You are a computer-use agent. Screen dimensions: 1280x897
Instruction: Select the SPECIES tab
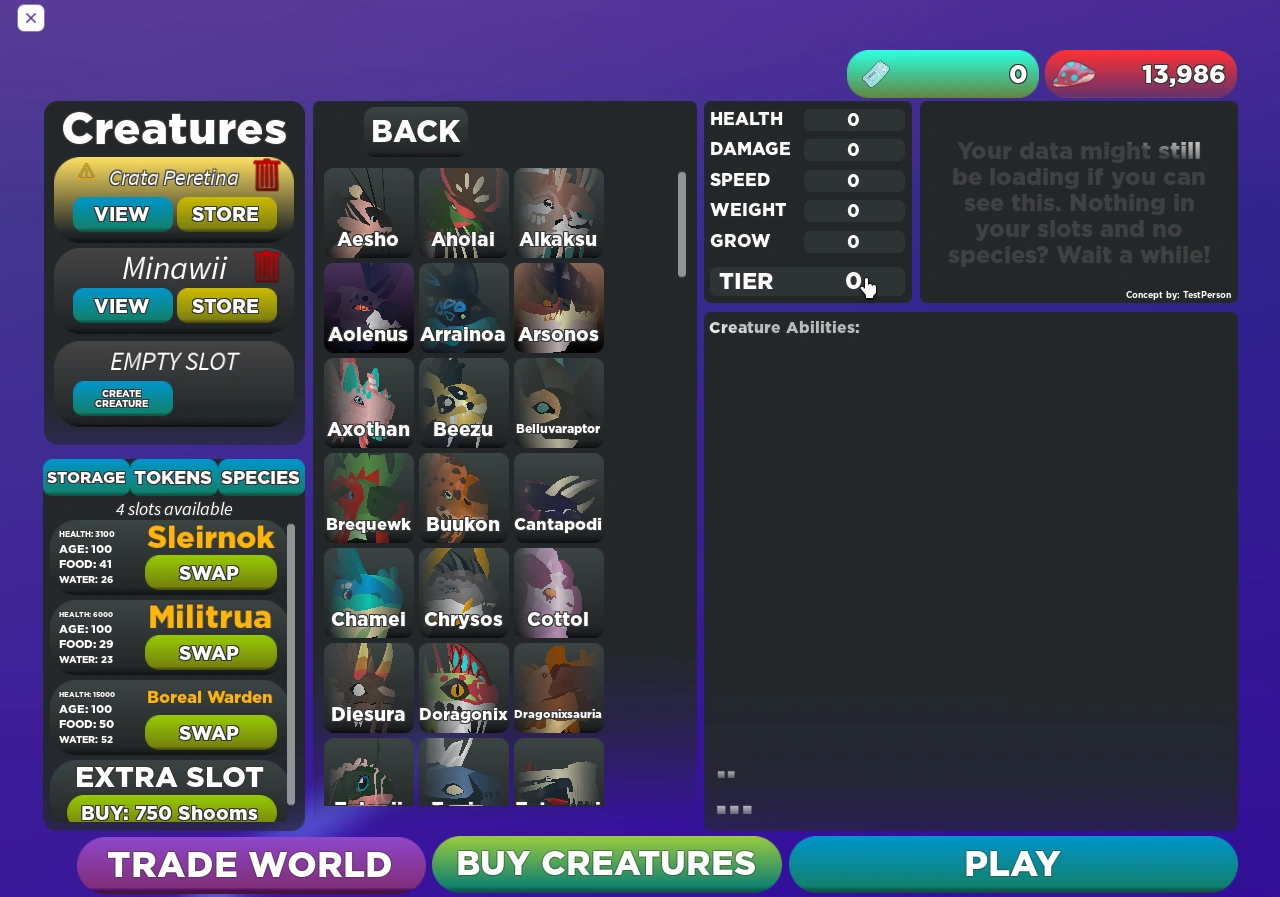tap(260, 477)
